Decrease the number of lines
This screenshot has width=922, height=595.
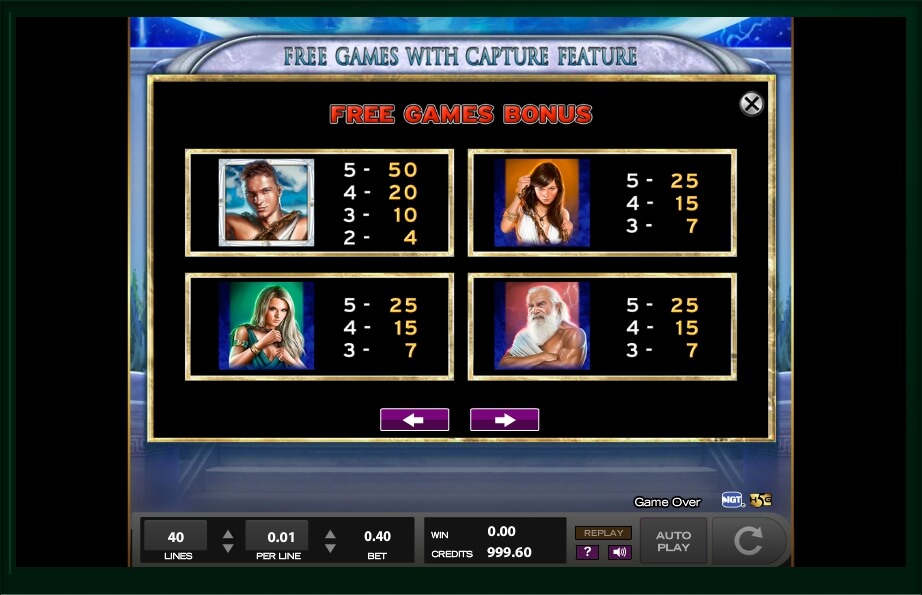228,548
